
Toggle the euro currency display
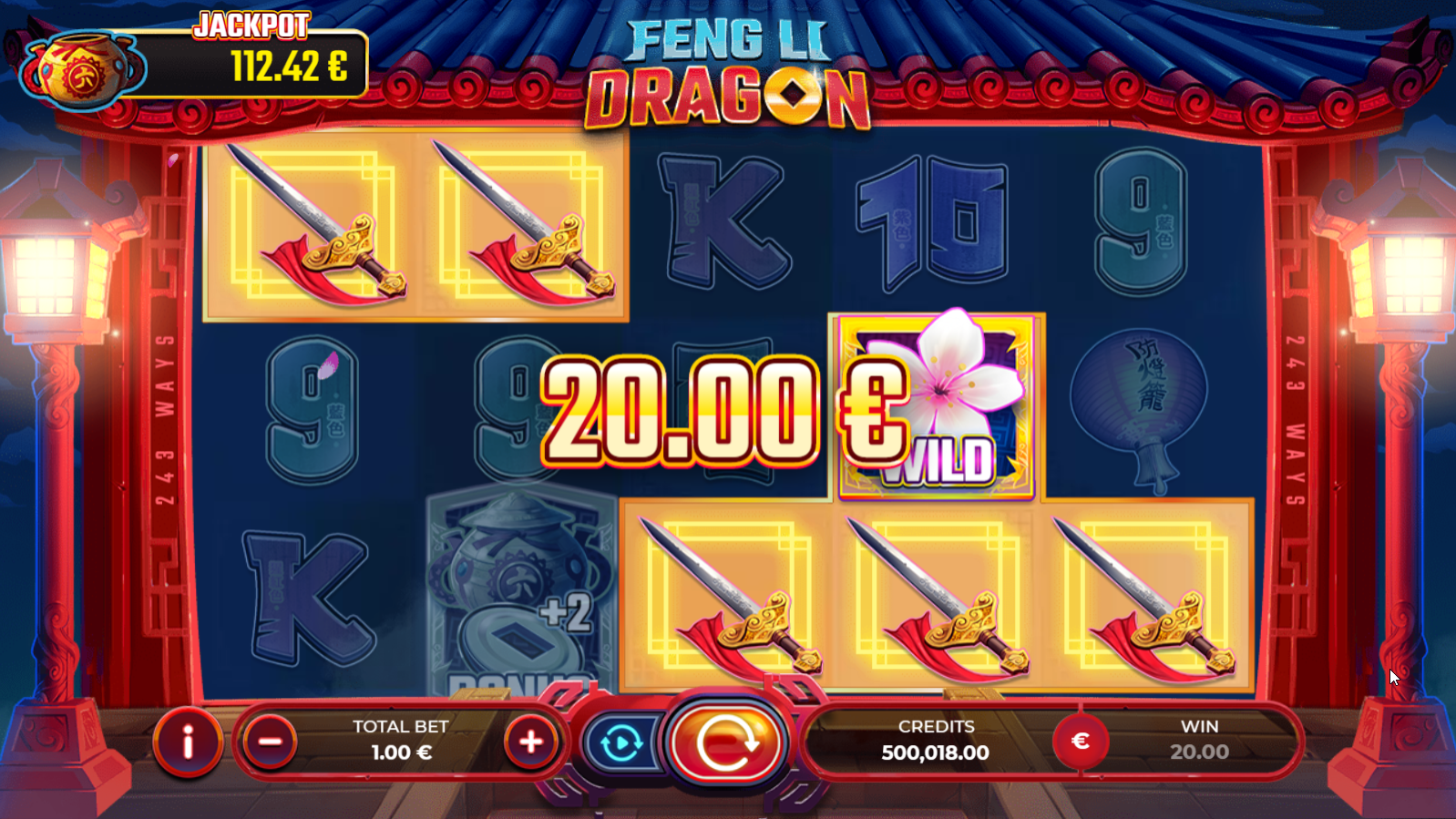pos(1080,741)
